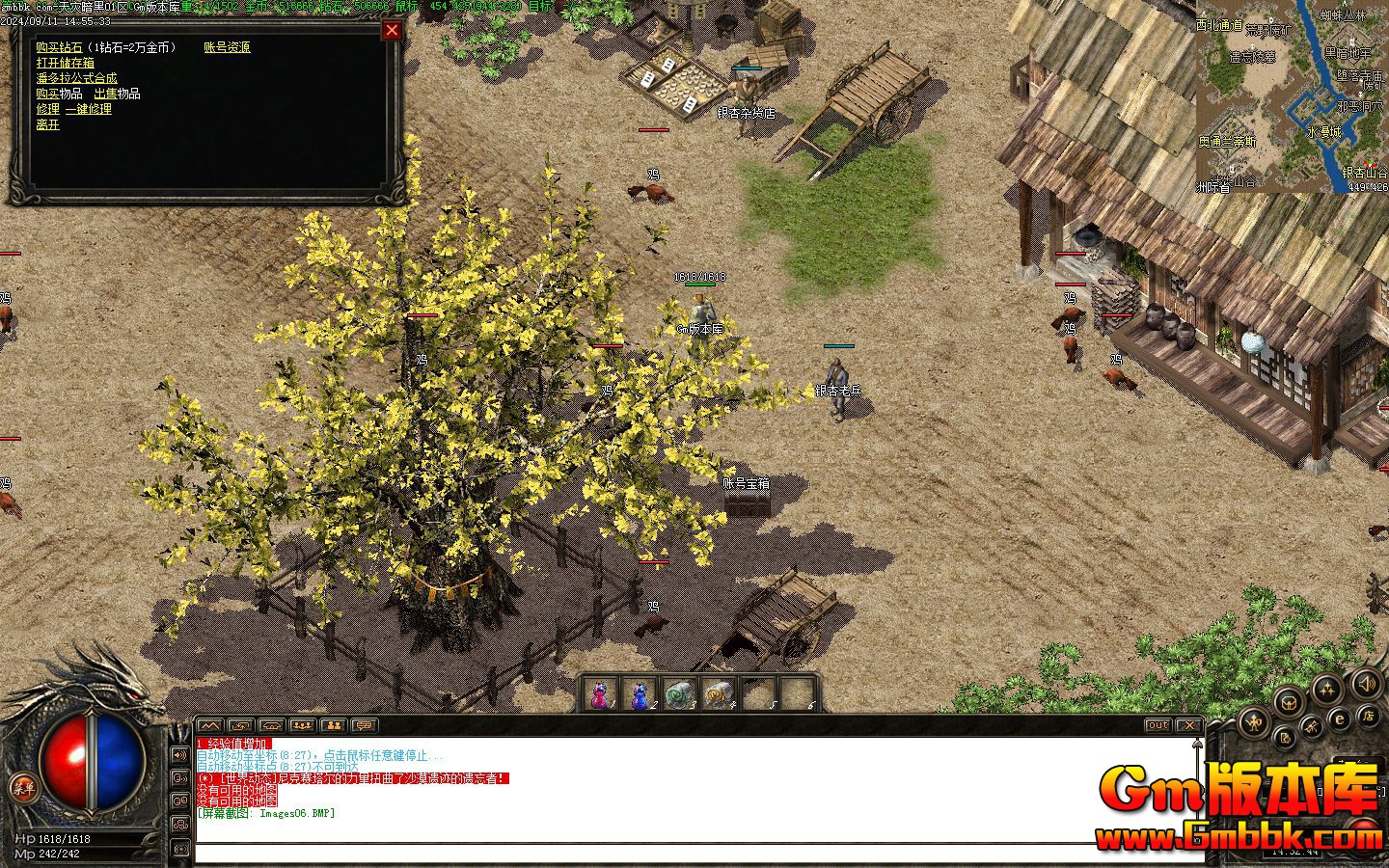Use the blue potion in hotbar slot 2

coord(640,694)
